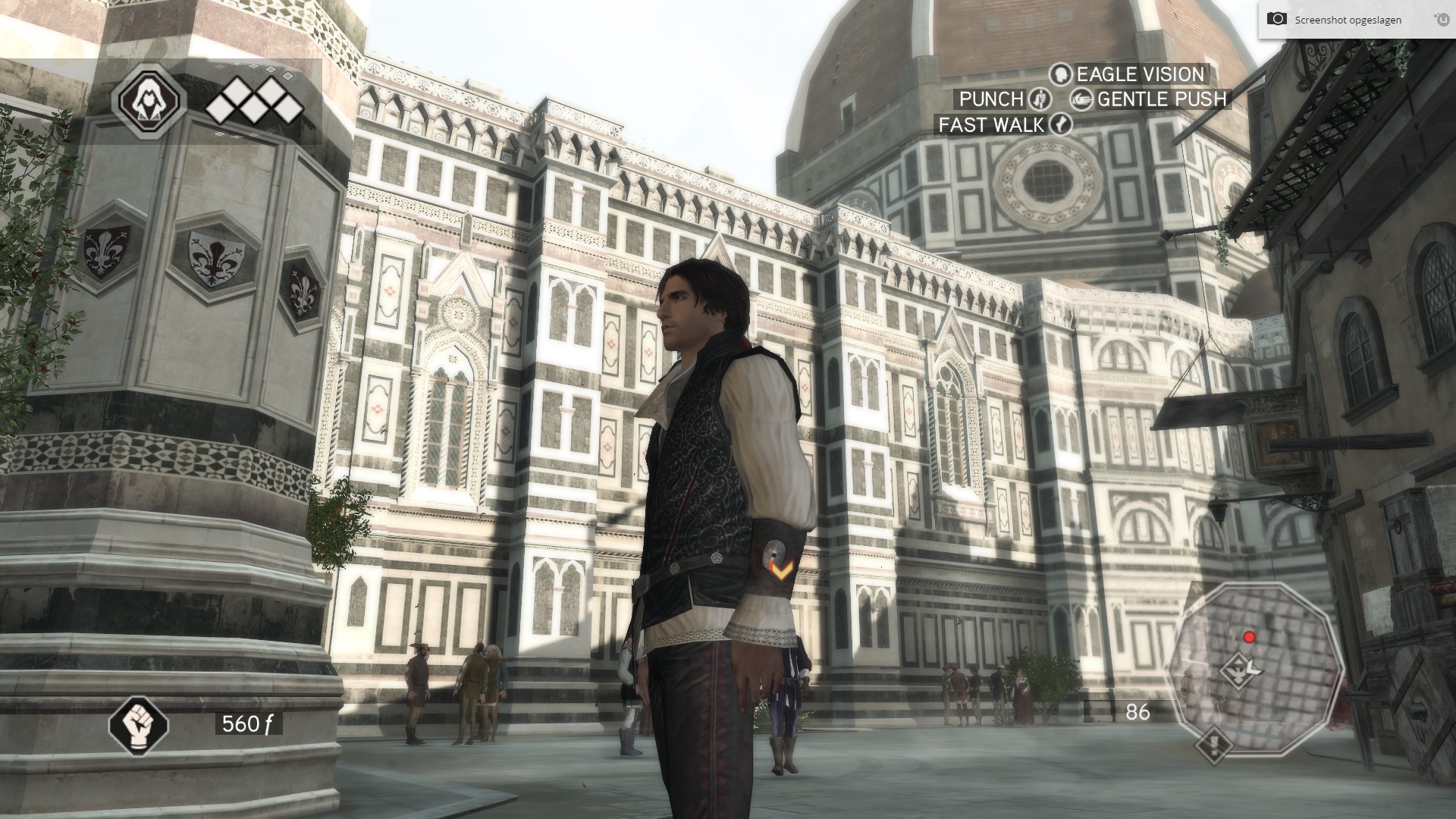Click the Assassin insignia notoriety icon
1456x819 pixels.
coord(149,101)
